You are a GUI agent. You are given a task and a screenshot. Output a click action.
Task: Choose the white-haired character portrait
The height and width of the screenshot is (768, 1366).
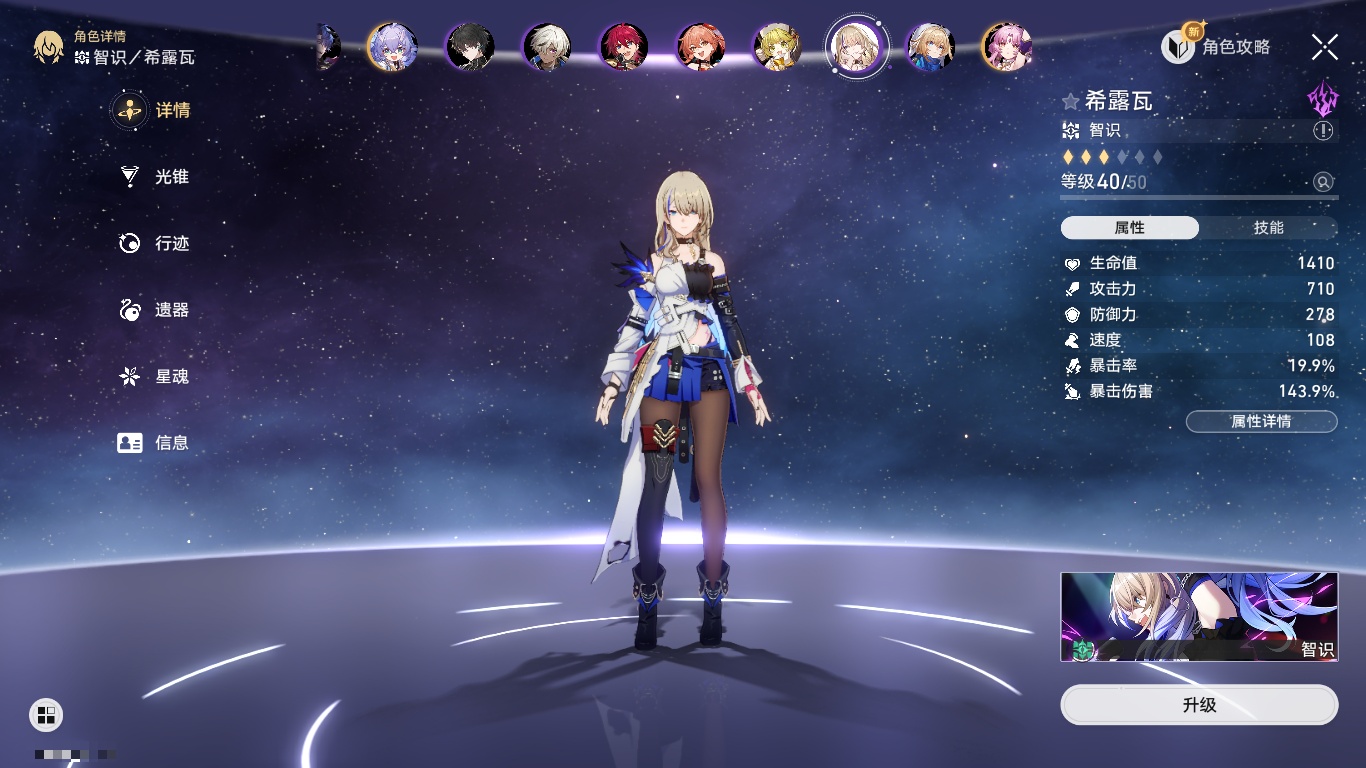tap(547, 46)
